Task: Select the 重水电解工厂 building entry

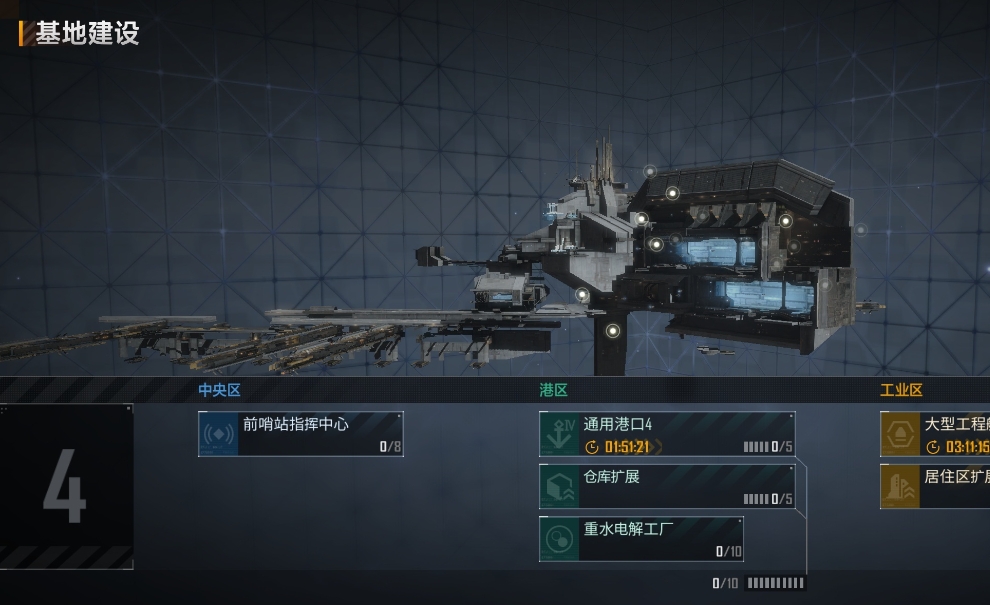Action: 641,539
